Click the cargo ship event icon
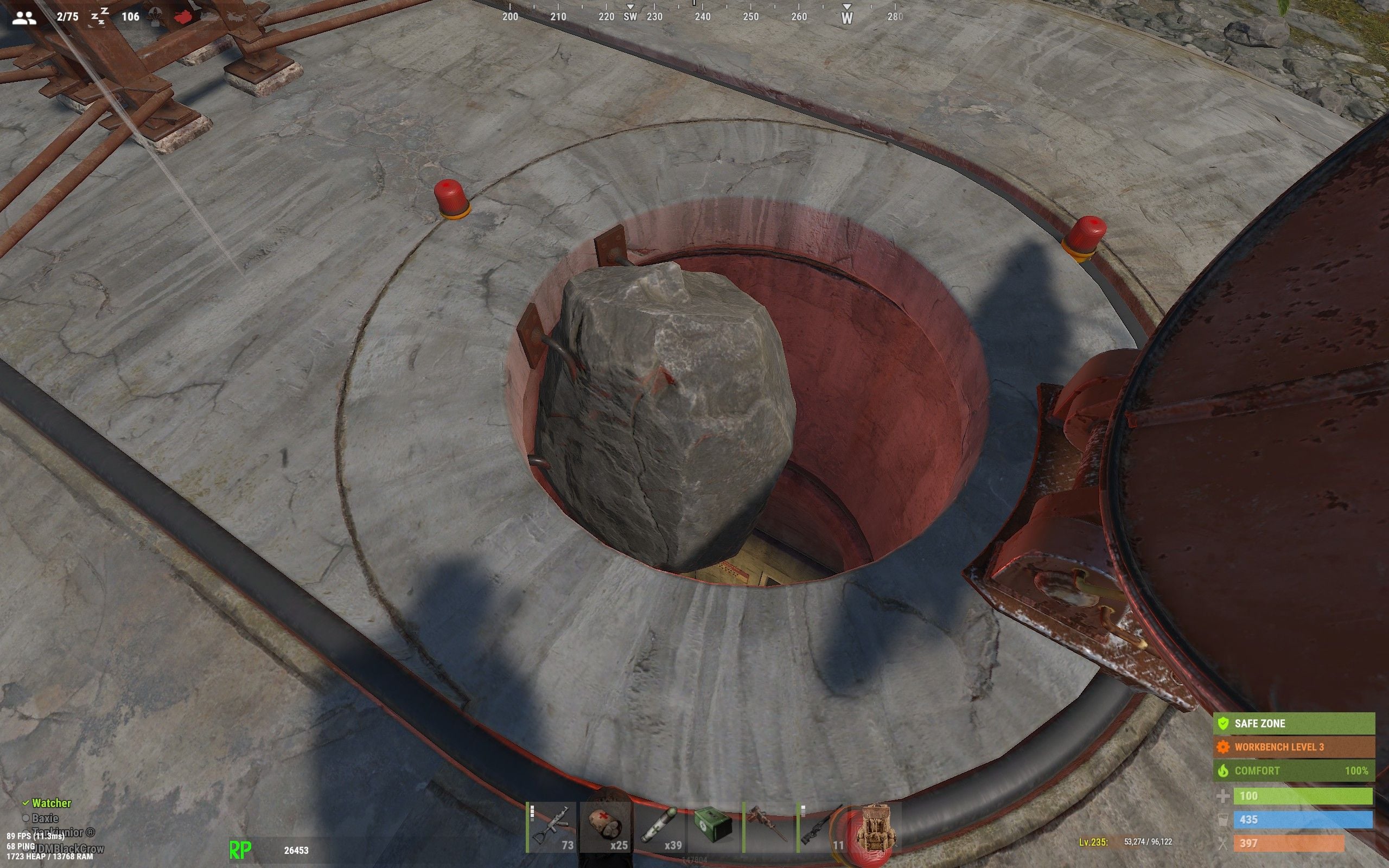This screenshot has width=1389, height=868. pyautogui.click(x=209, y=17)
